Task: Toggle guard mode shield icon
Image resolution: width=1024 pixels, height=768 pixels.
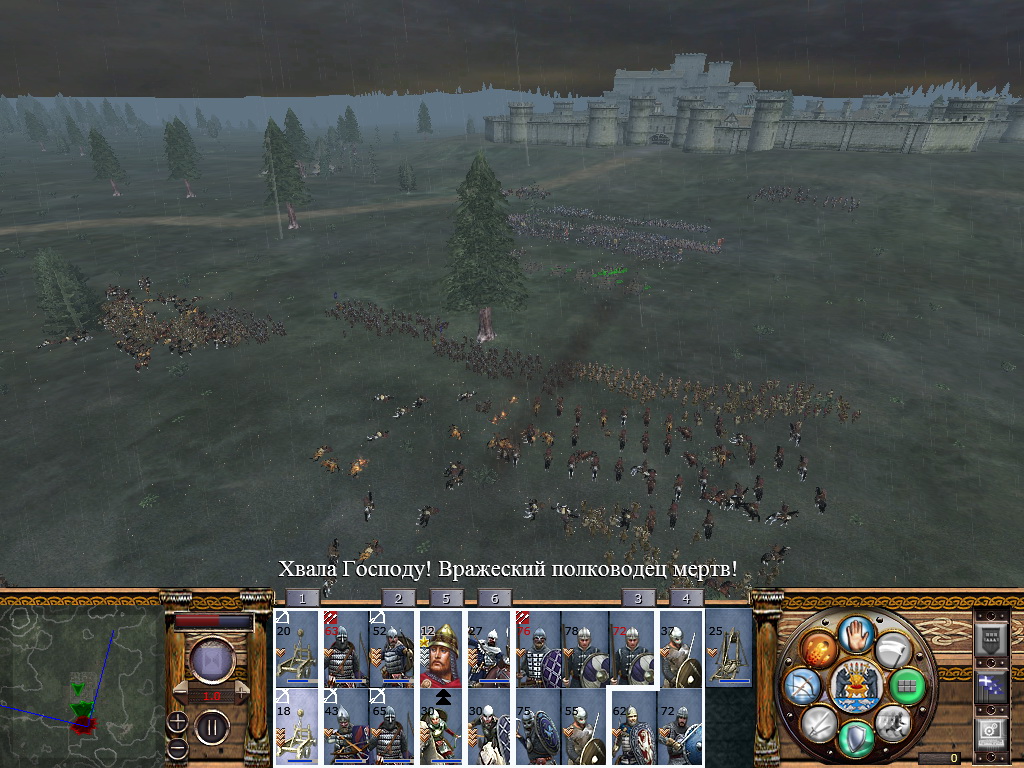Action: tap(856, 739)
